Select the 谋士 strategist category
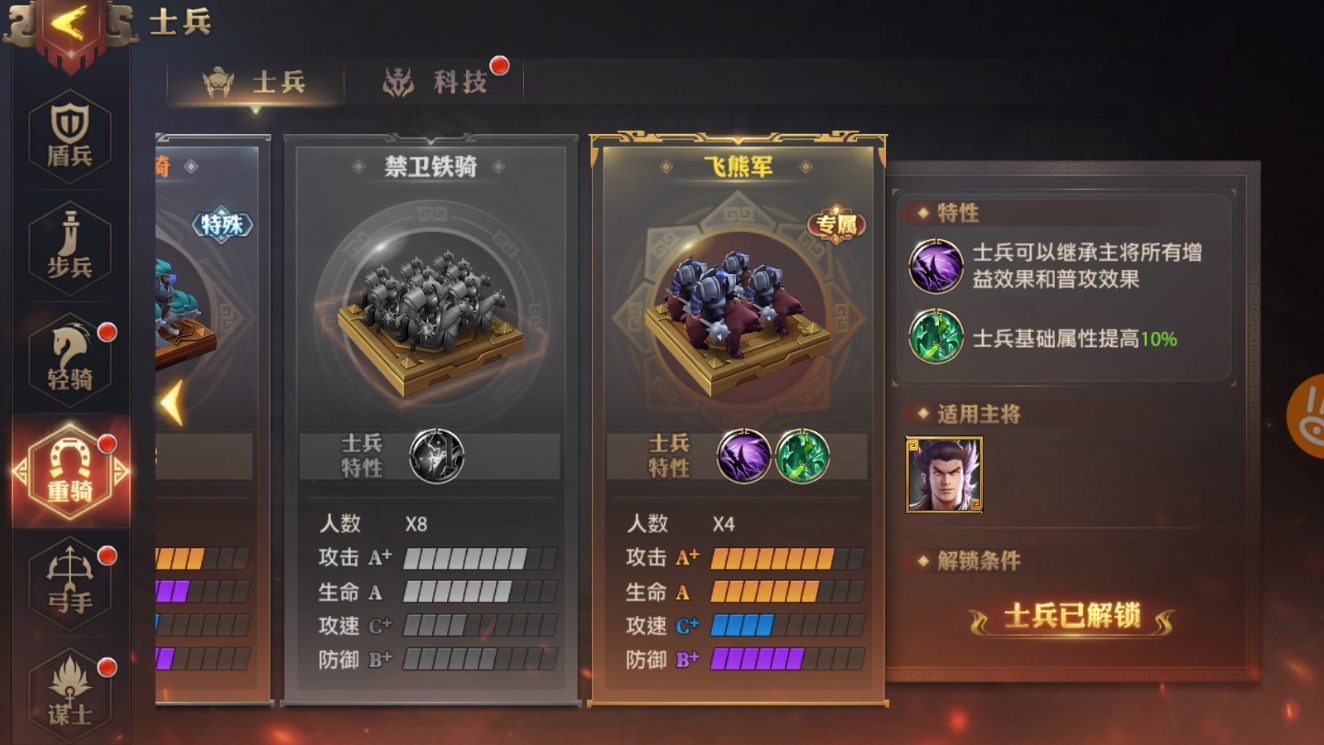Viewport: 1324px width, 745px height. (68, 690)
